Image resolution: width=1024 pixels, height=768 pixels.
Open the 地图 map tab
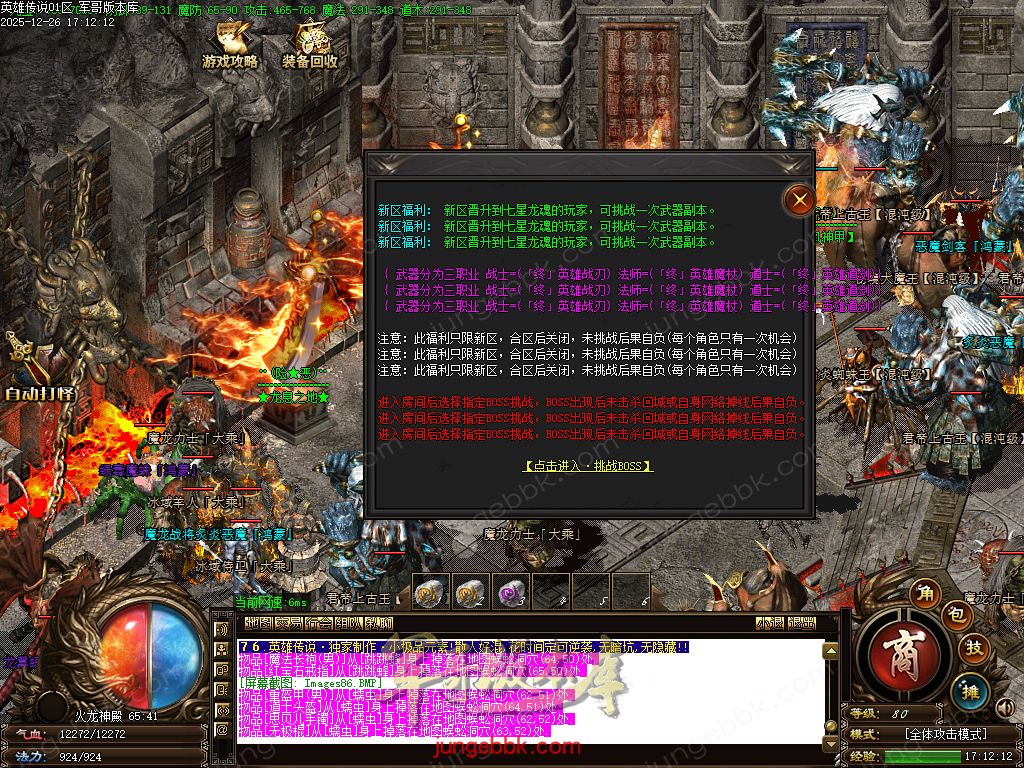click(x=259, y=623)
